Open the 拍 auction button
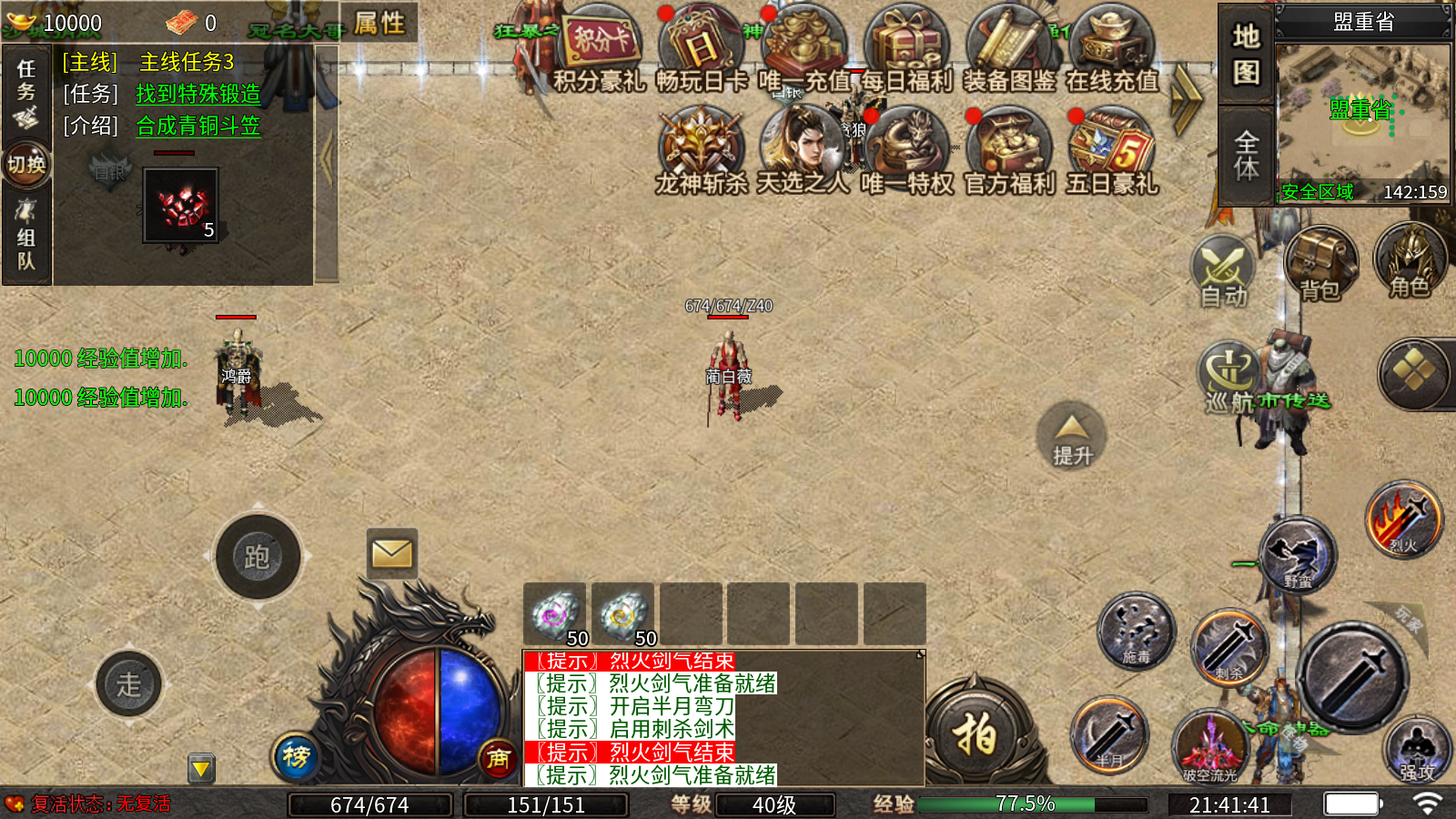This screenshot has width=1456, height=819. coord(975,733)
